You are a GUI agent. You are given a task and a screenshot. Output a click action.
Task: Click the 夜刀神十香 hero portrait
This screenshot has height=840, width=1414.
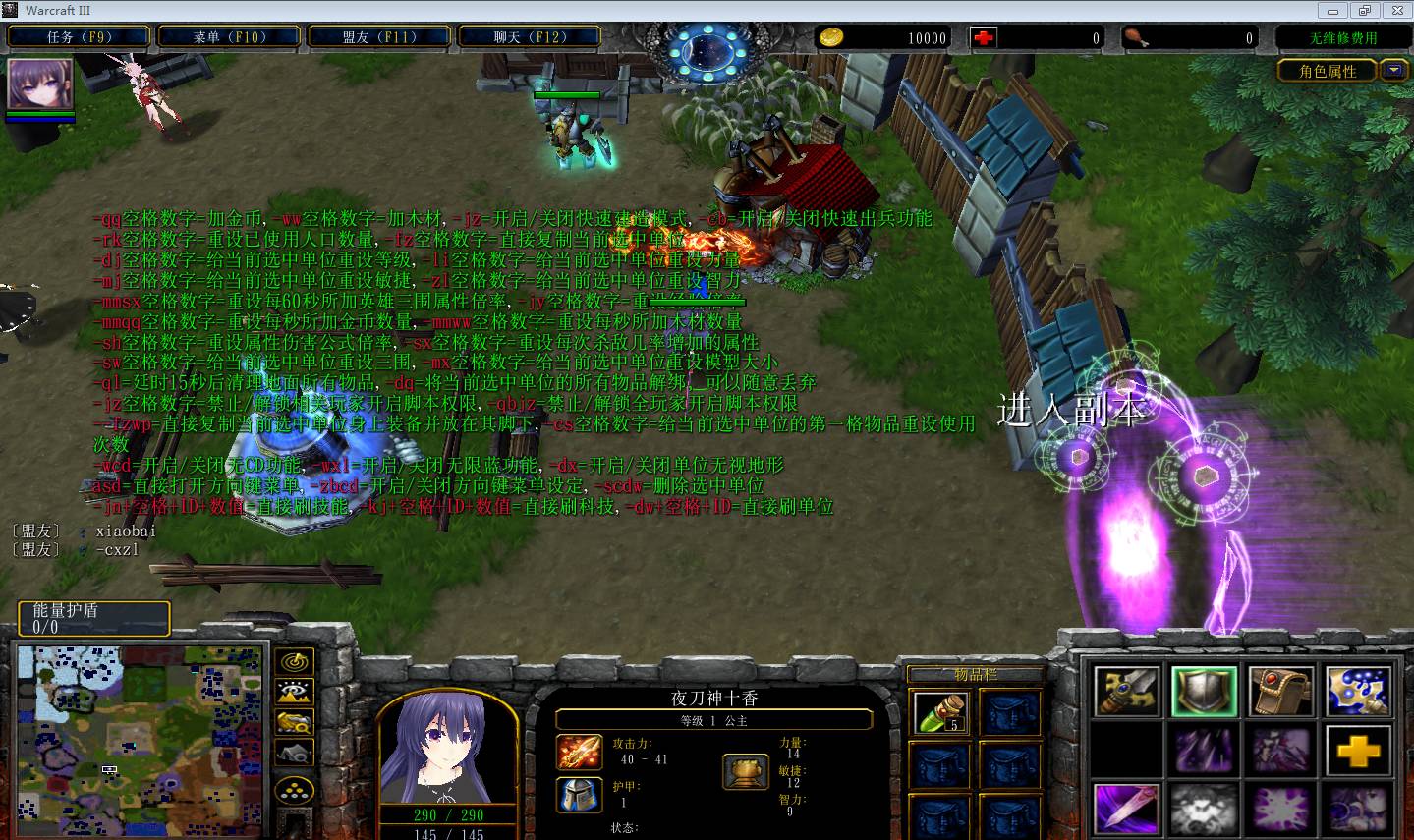pos(448,749)
